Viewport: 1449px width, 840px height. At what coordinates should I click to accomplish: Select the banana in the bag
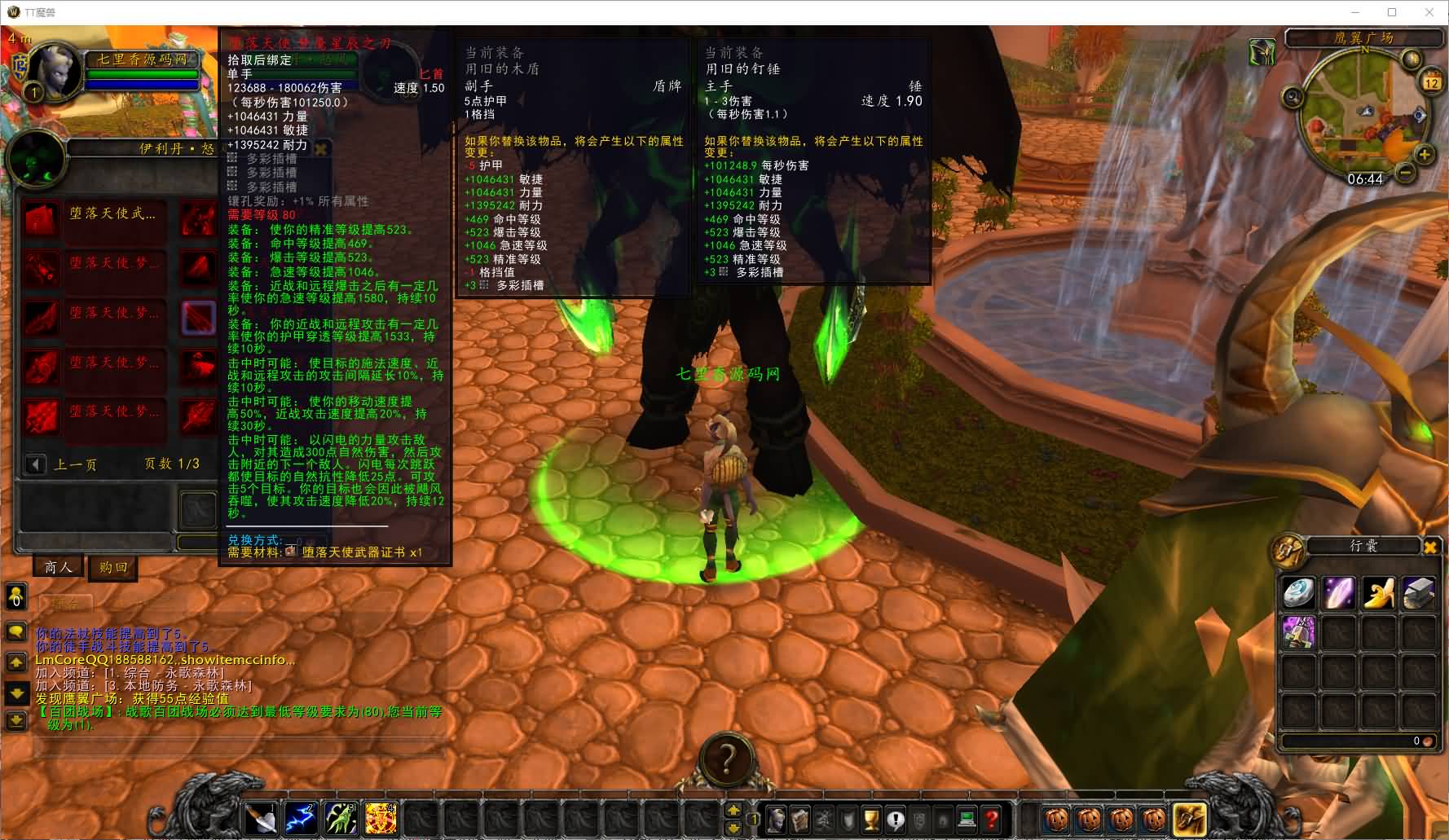coord(1378,593)
